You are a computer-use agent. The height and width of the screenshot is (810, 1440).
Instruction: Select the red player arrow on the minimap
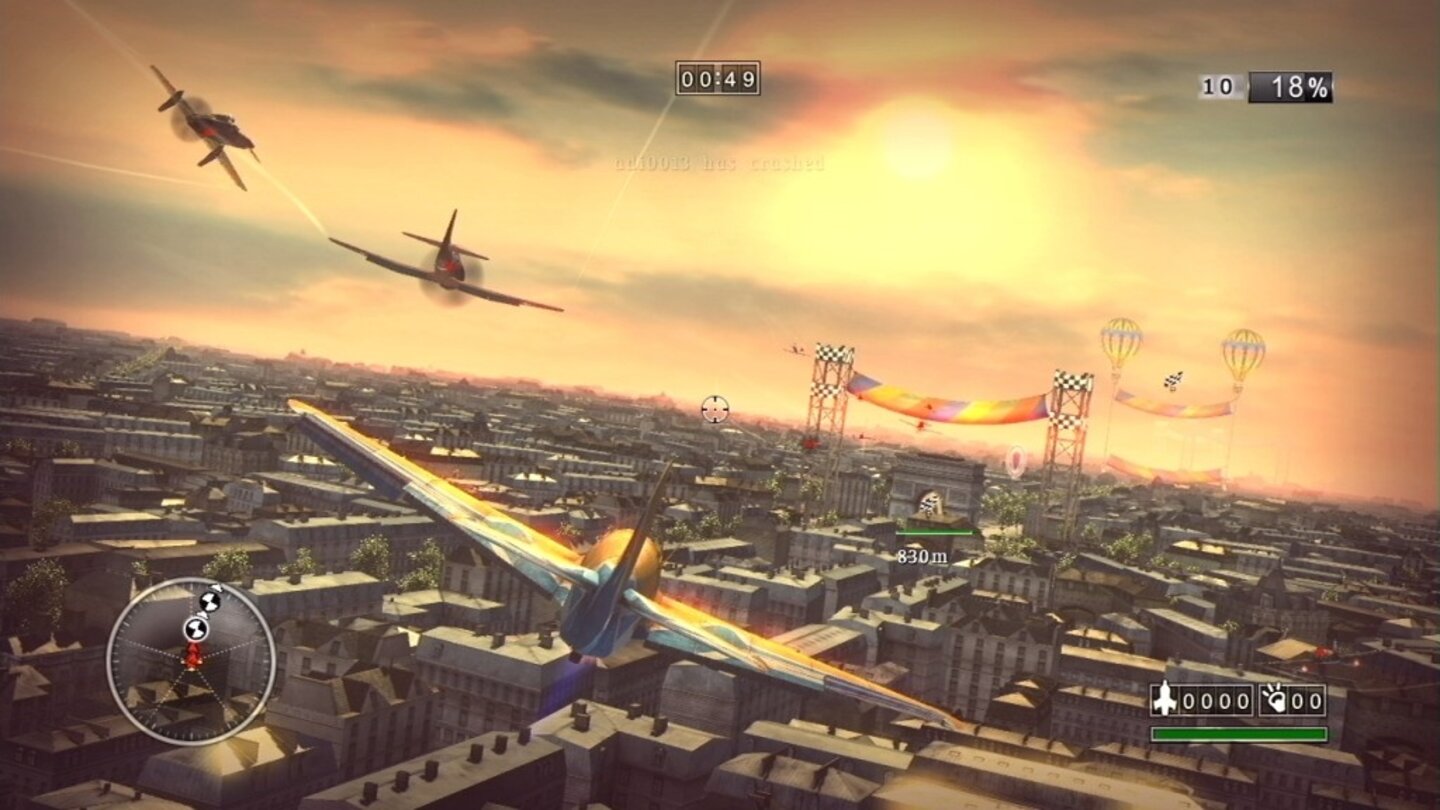click(x=192, y=657)
